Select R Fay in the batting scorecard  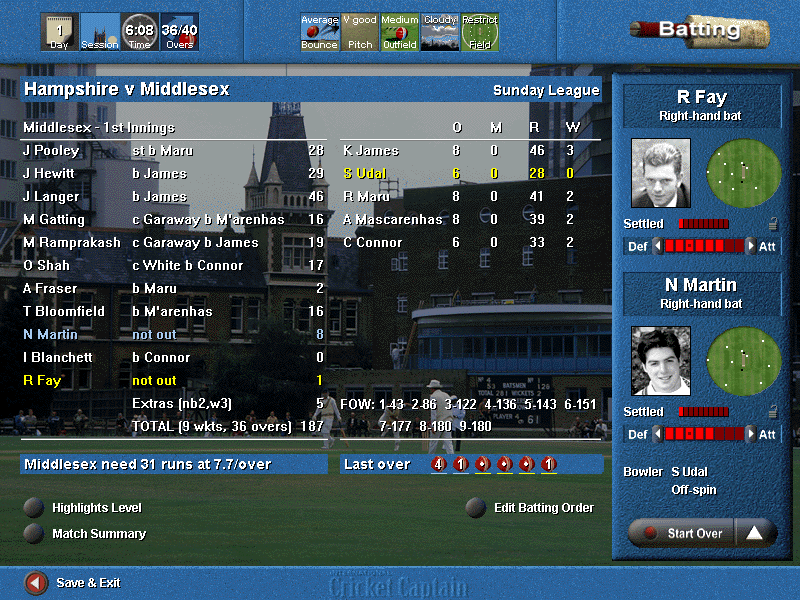[42, 380]
